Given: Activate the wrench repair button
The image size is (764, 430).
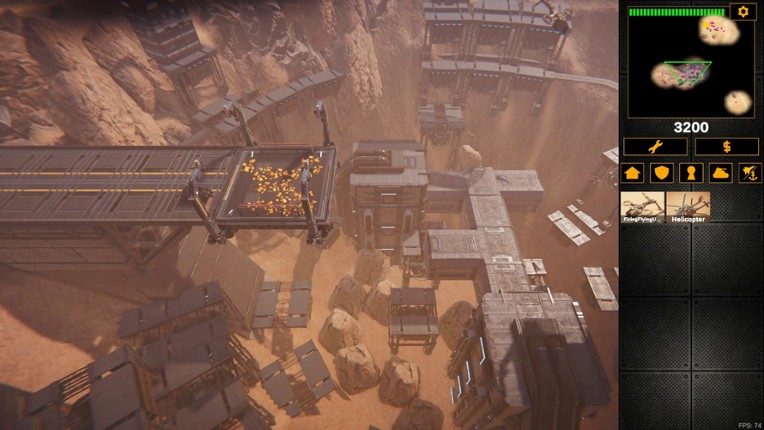Looking at the screenshot, I should [655, 147].
